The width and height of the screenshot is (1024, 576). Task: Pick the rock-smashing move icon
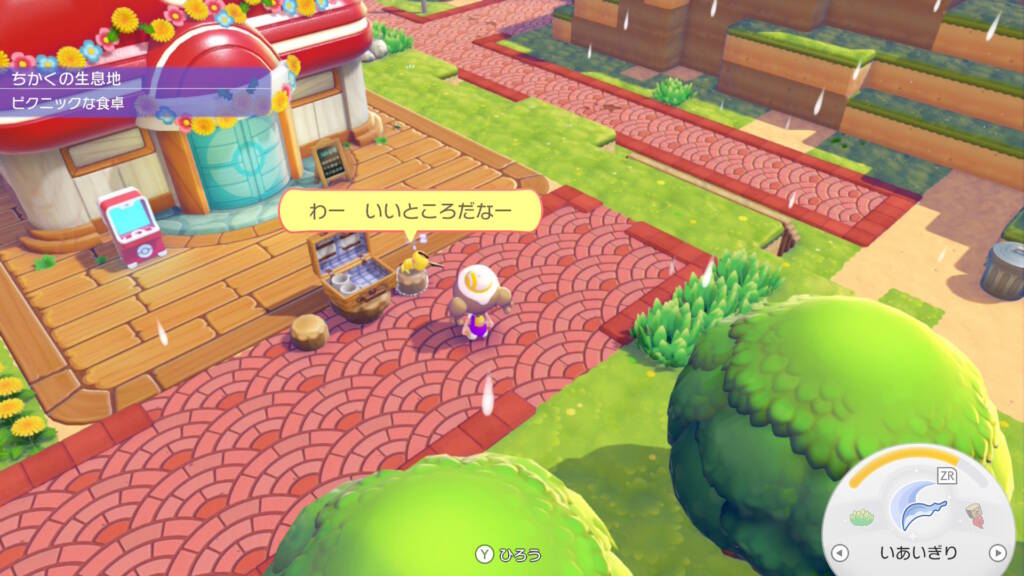click(x=975, y=517)
